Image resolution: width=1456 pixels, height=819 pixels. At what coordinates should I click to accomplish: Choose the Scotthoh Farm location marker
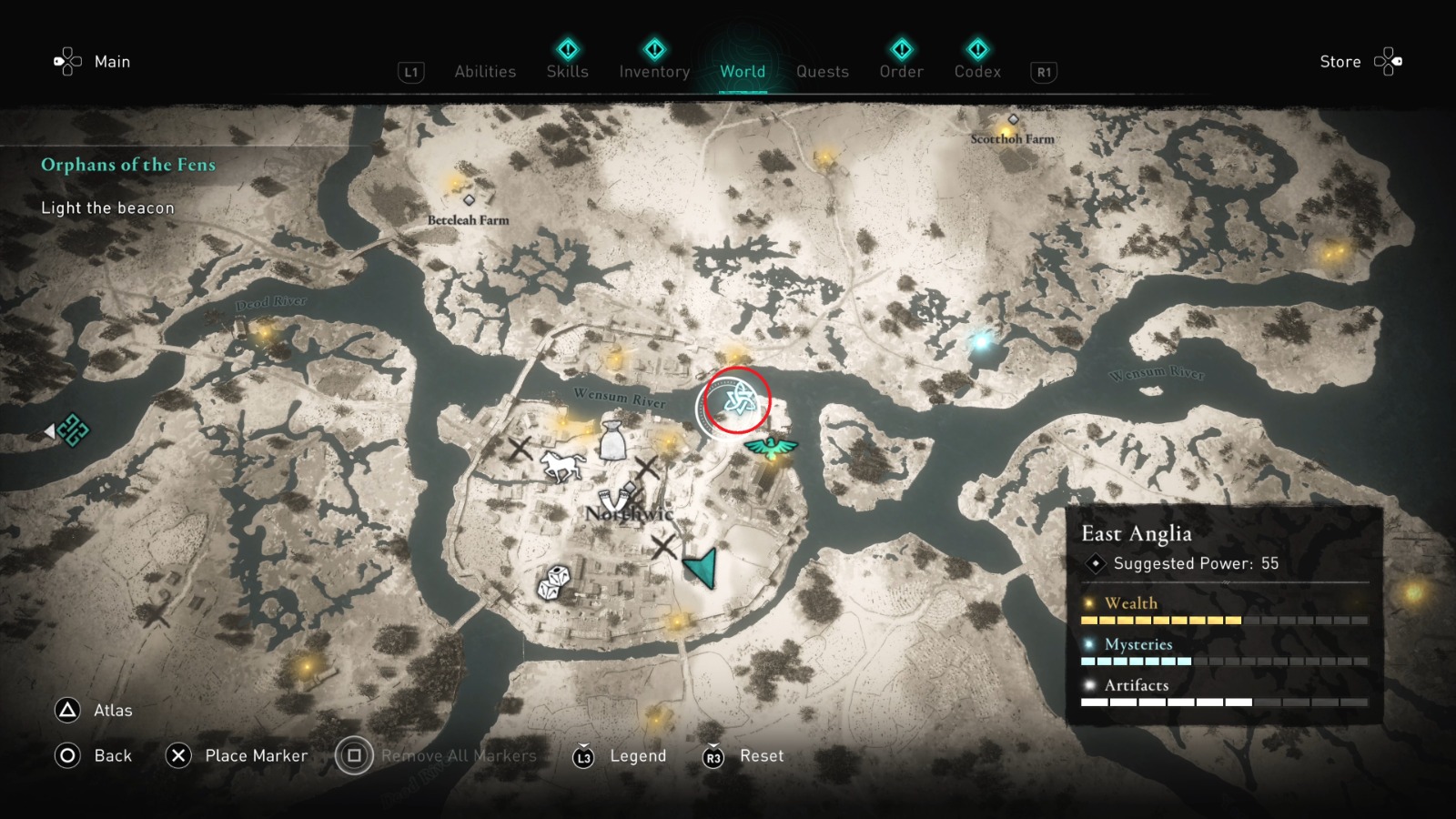click(1013, 120)
